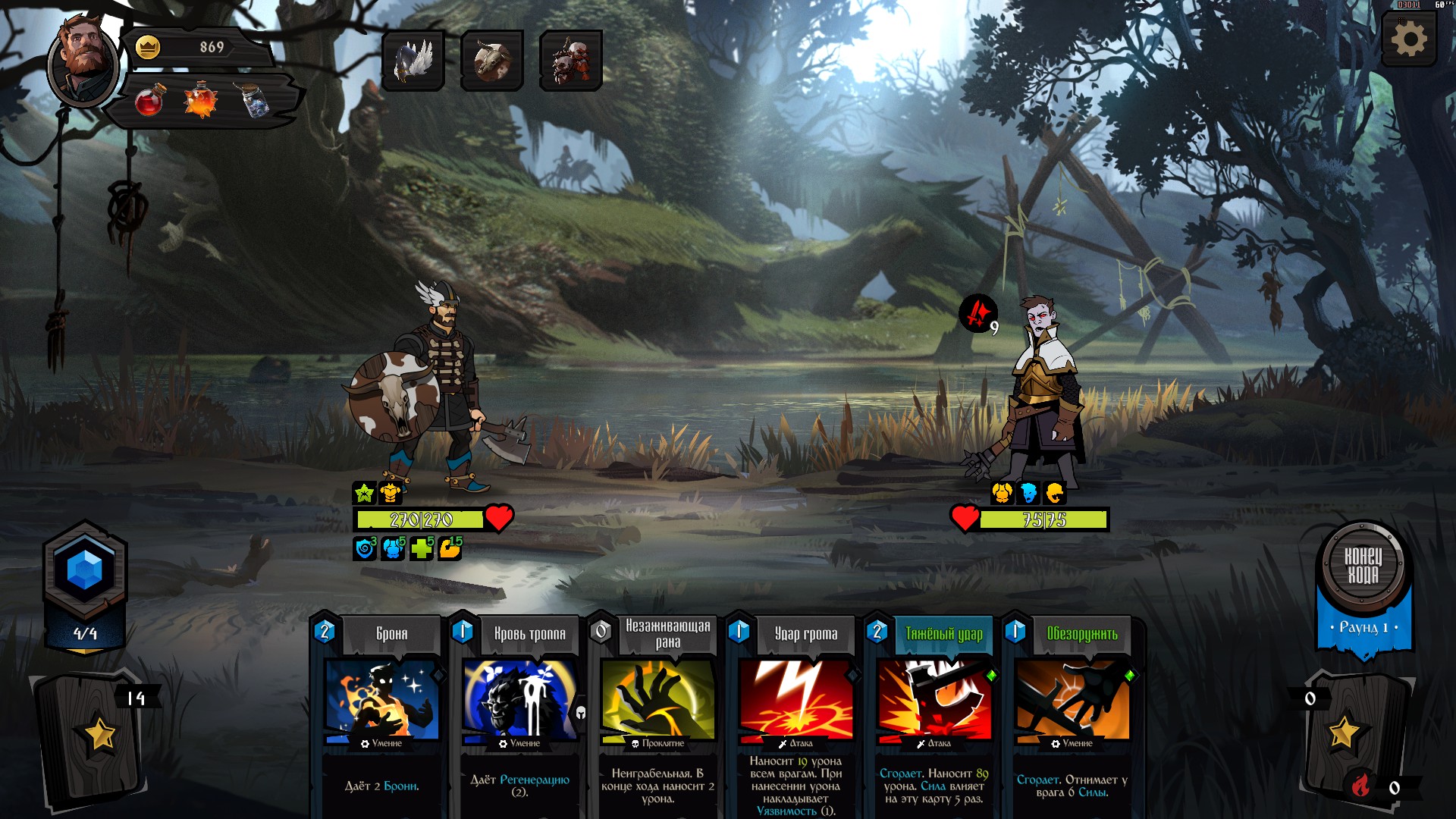
Task: Use the blue-white bottle potion
Action: click(254, 100)
